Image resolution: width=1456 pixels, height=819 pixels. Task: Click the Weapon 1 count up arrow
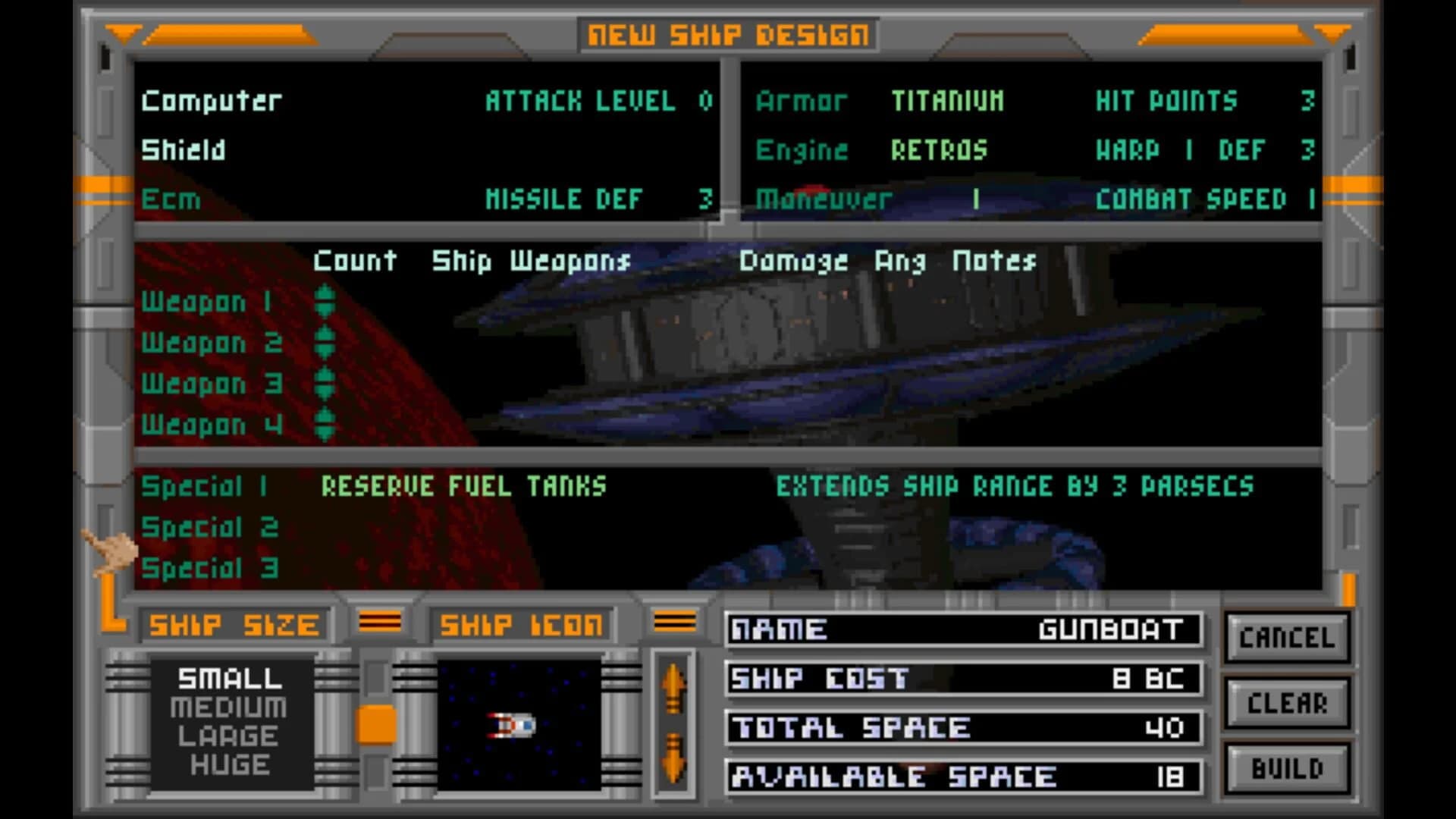coord(326,294)
